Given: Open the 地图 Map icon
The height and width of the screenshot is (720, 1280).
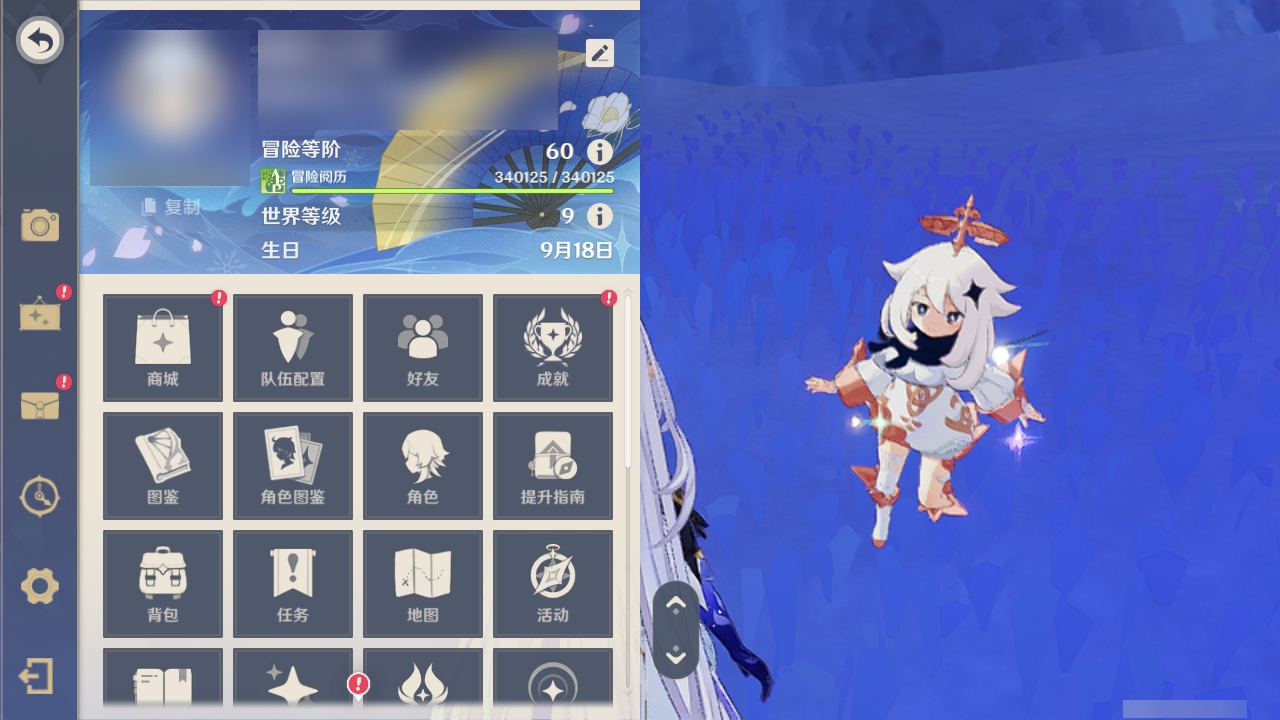Looking at the screenshot, I should coord(422,583).
